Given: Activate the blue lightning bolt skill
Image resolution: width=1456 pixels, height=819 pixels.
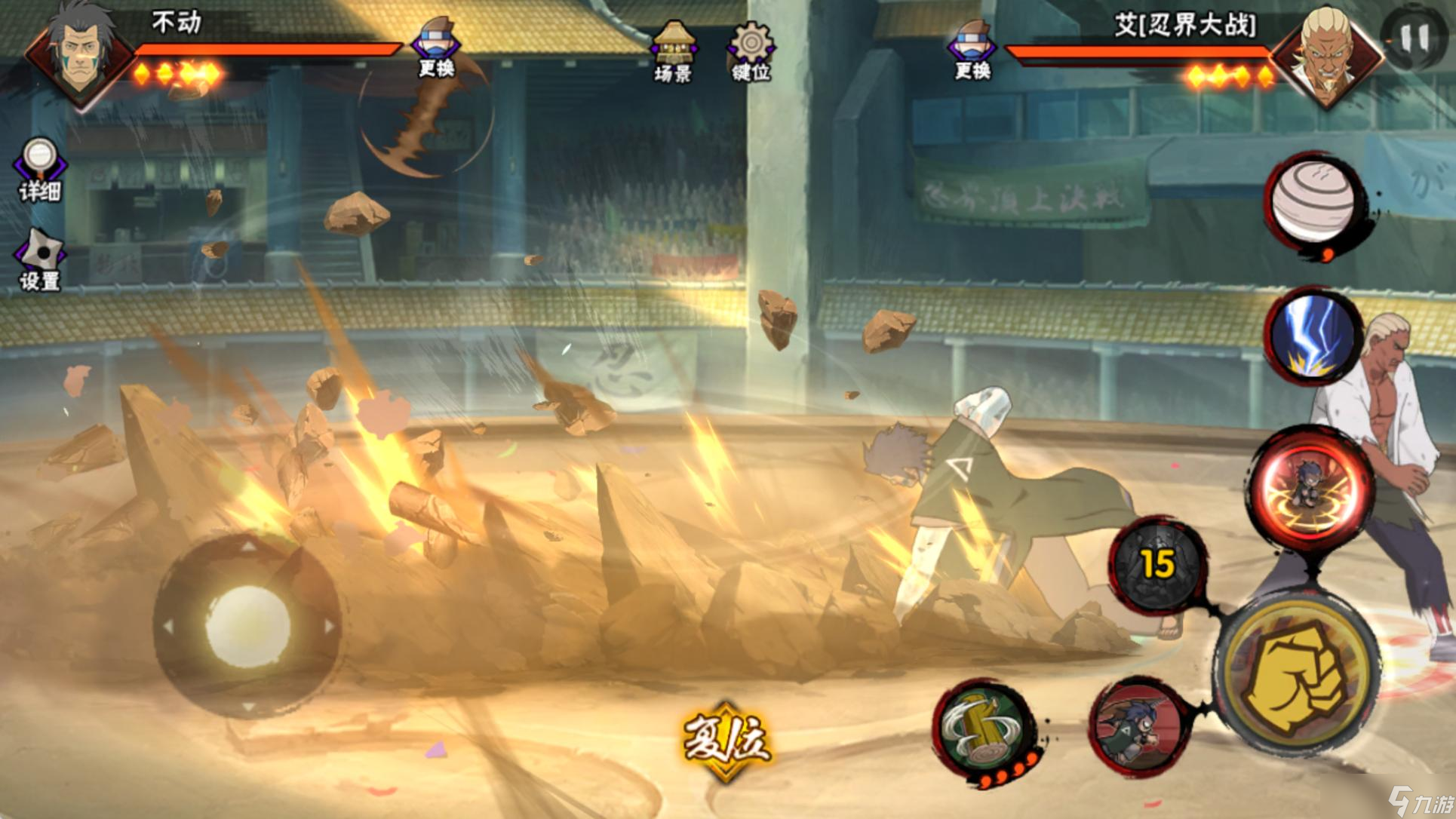Looking at the screenshot, I should [x=1313, y=336].
